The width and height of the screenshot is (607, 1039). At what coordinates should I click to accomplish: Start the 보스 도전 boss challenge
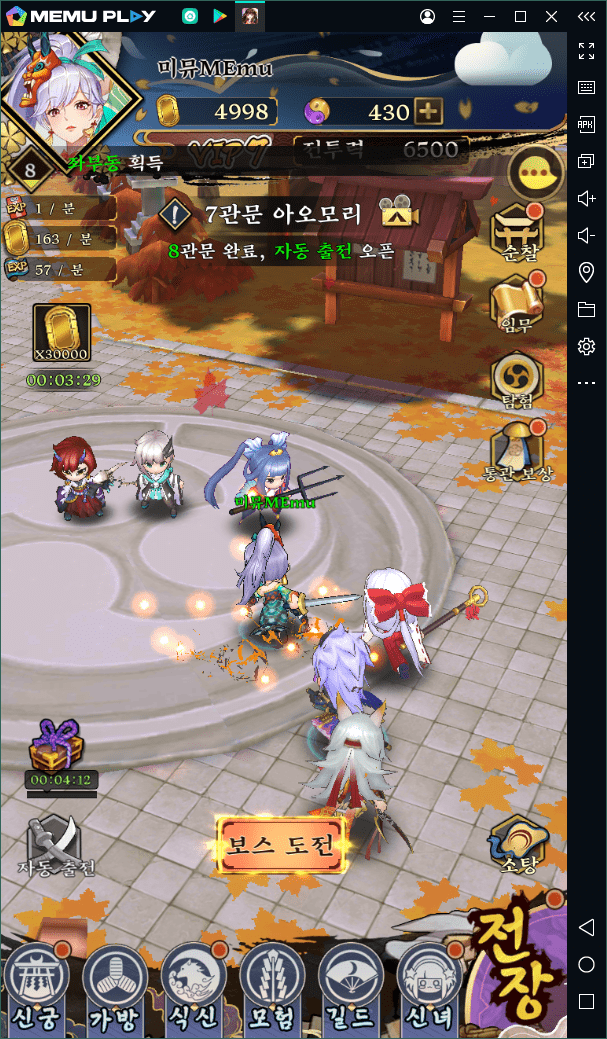pyautogui.click(x=281, y=845)
